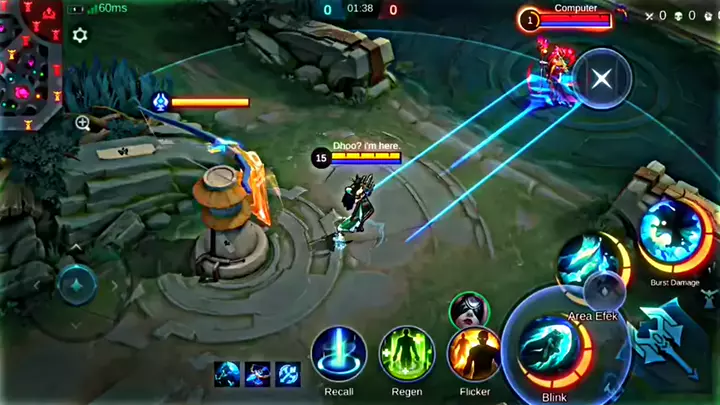Cast the Recall spell
This screenshot has height=405, width=720.
point(338,354)
